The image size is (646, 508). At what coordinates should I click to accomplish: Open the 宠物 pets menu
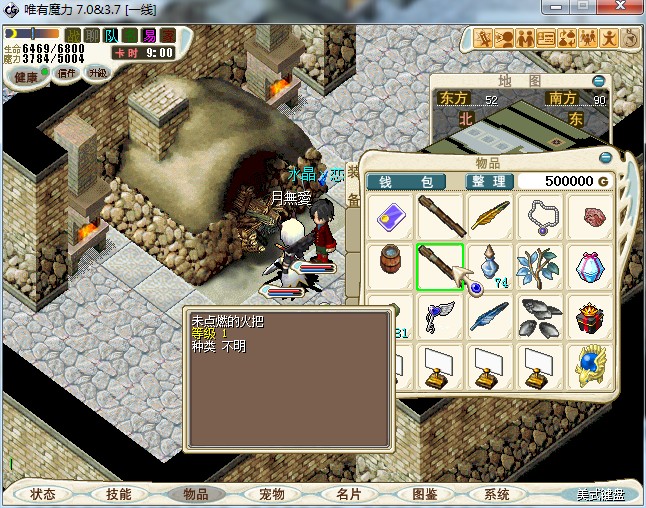click(272, 494)
